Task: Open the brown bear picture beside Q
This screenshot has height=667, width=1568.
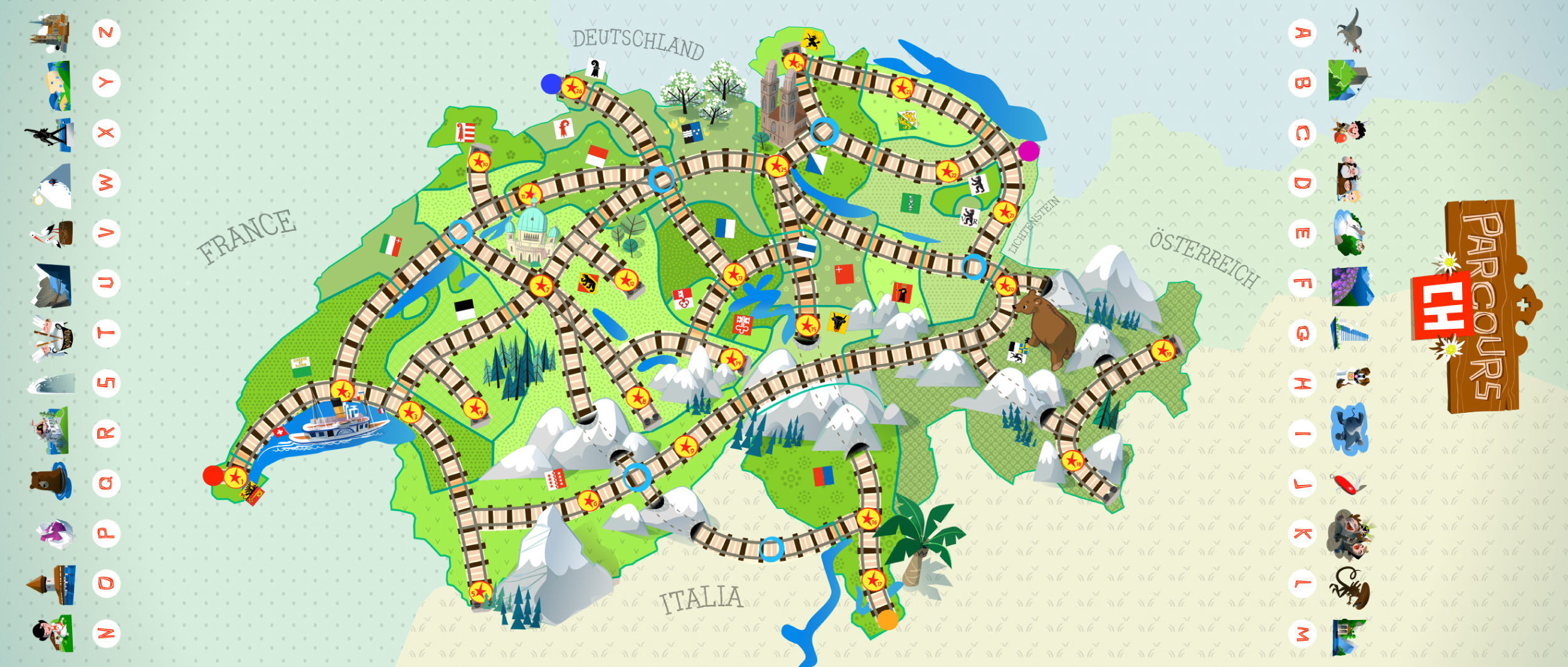Action: coord(50,481)
